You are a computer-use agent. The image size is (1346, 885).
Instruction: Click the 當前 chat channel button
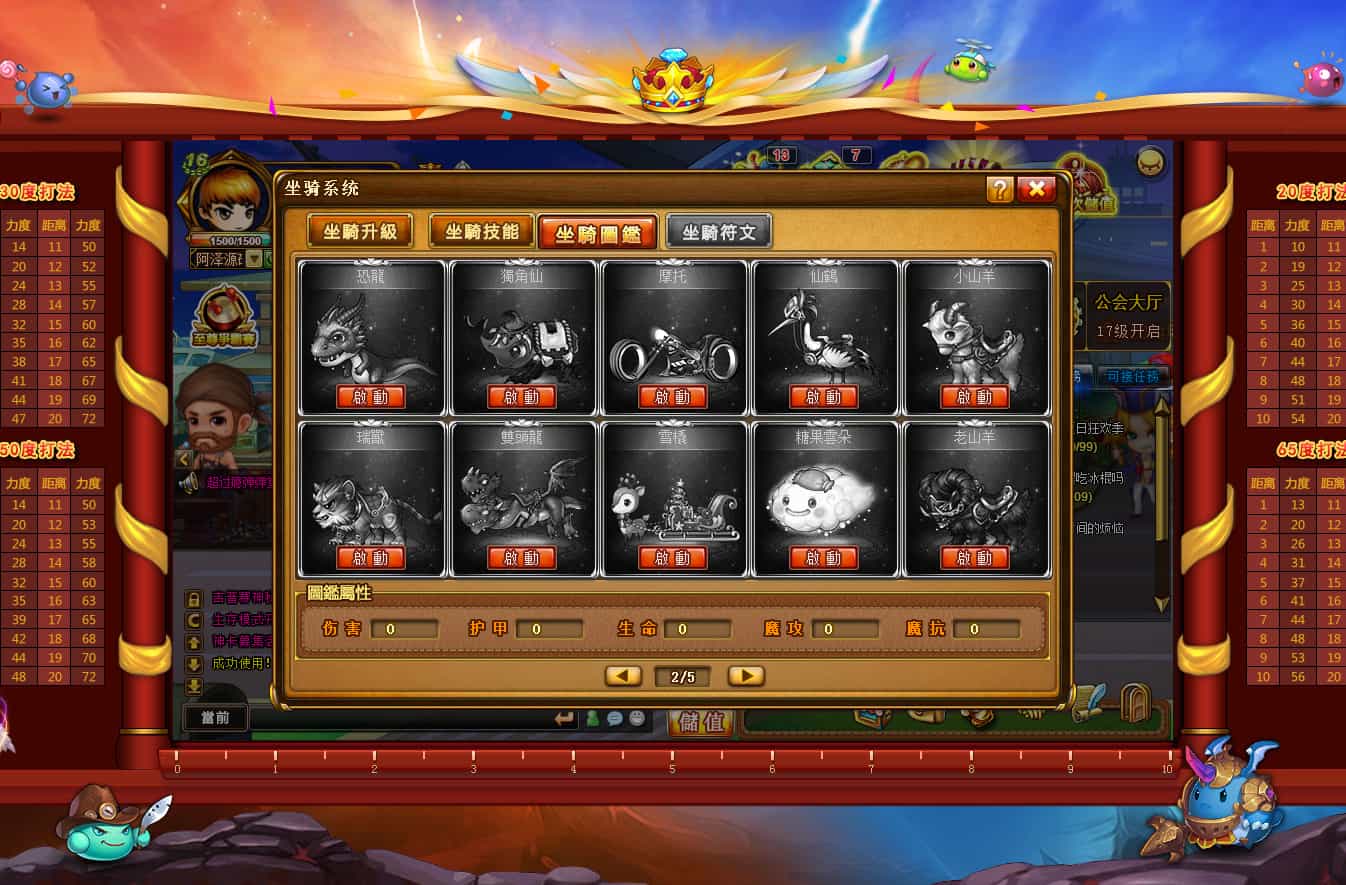tap(215, 718)
